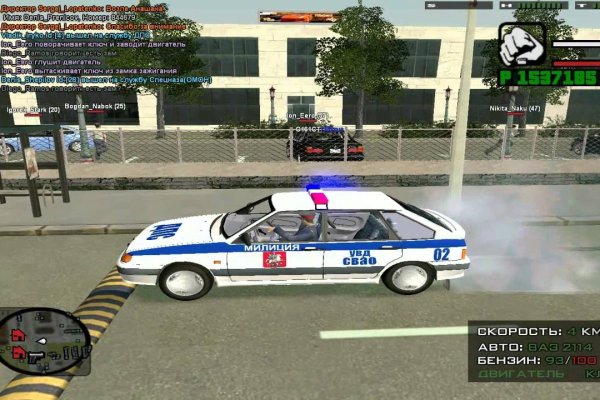
Task: Select the fist weapon icon
Action: pos(519,45)
